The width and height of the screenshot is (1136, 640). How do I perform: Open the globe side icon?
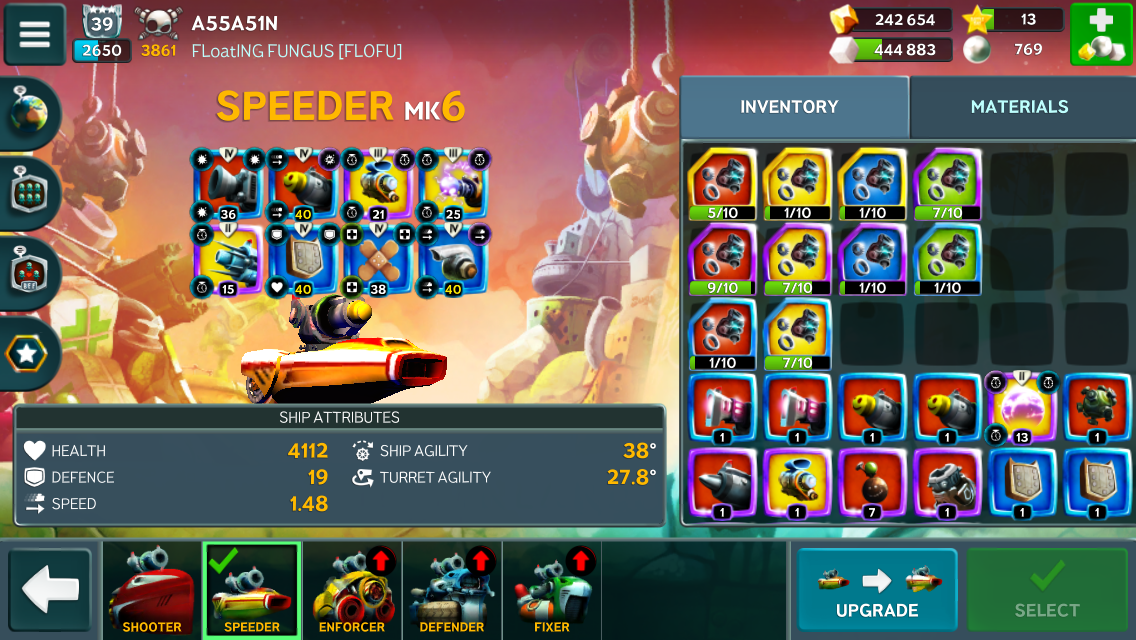29,113
